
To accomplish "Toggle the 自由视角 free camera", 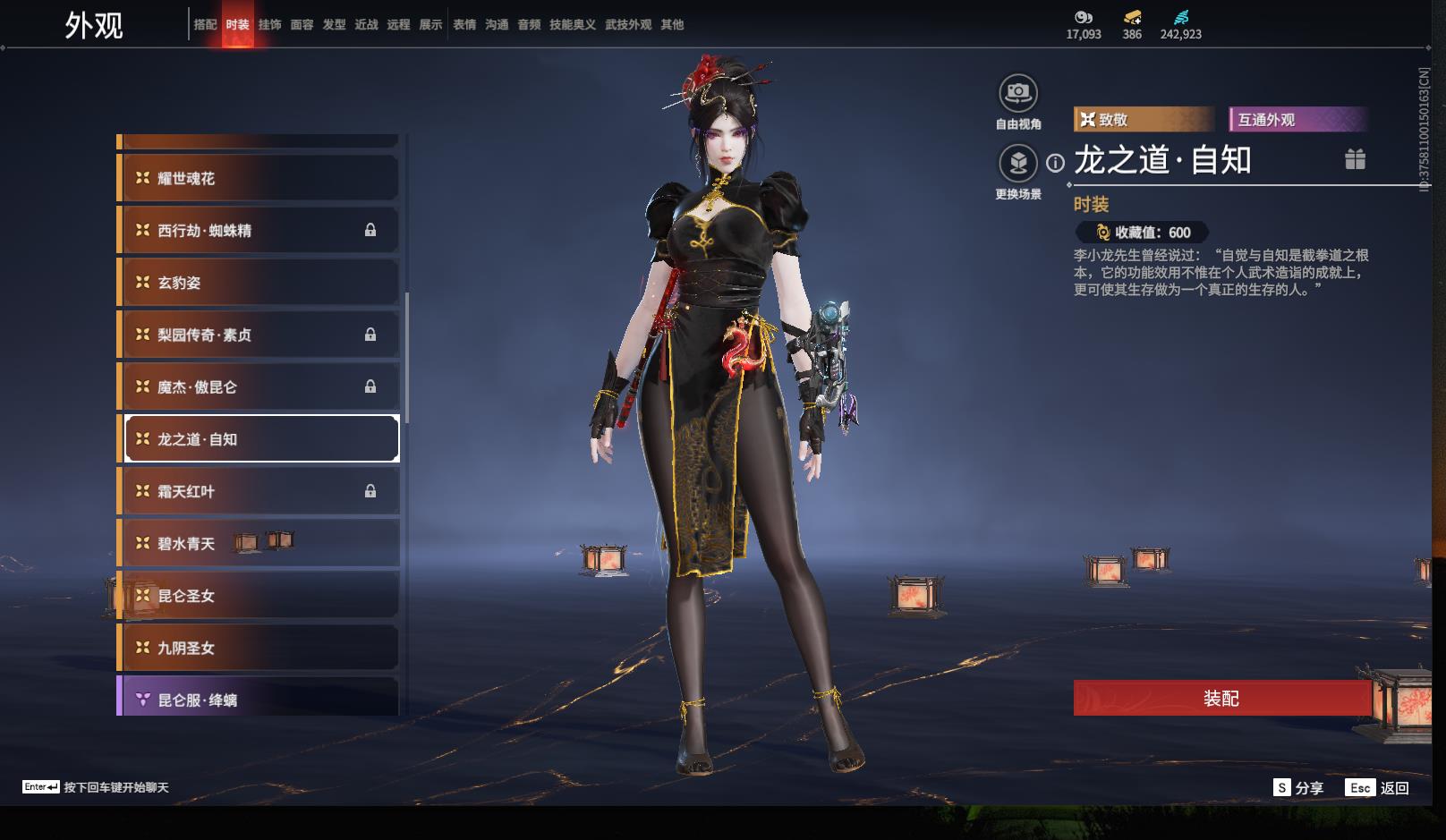I will coord(1018,93).
